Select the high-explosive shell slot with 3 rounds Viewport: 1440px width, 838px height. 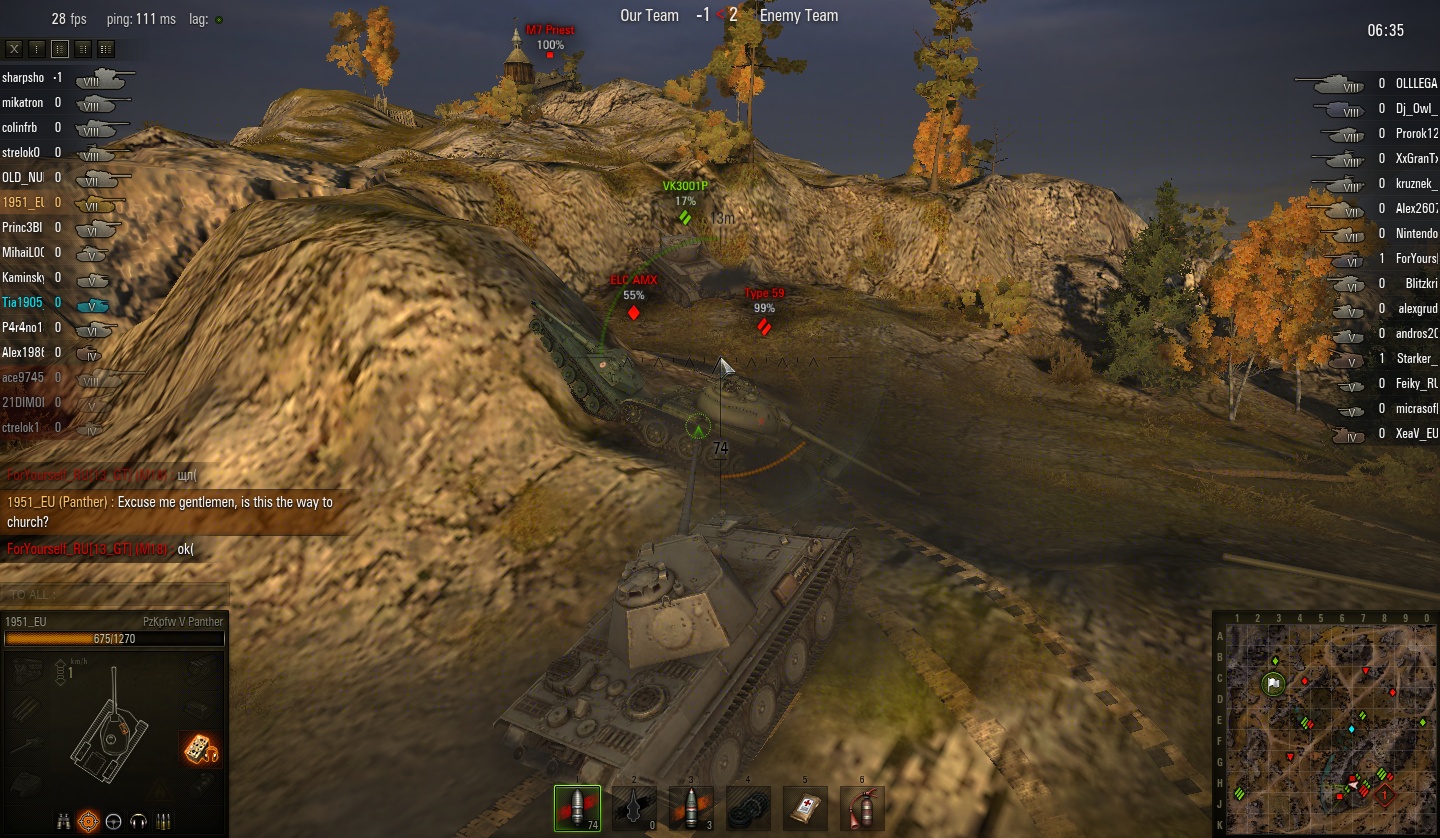[x=691, y=808]
